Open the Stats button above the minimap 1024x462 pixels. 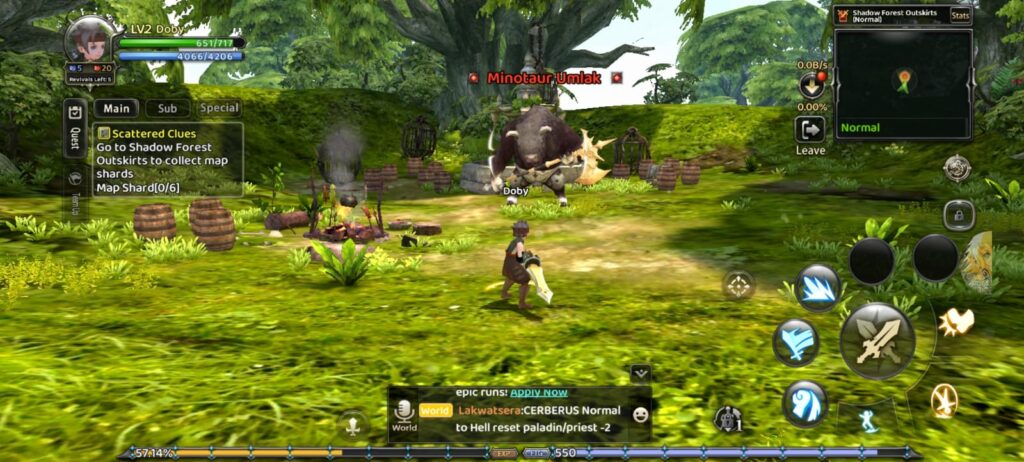pos(960,15)
